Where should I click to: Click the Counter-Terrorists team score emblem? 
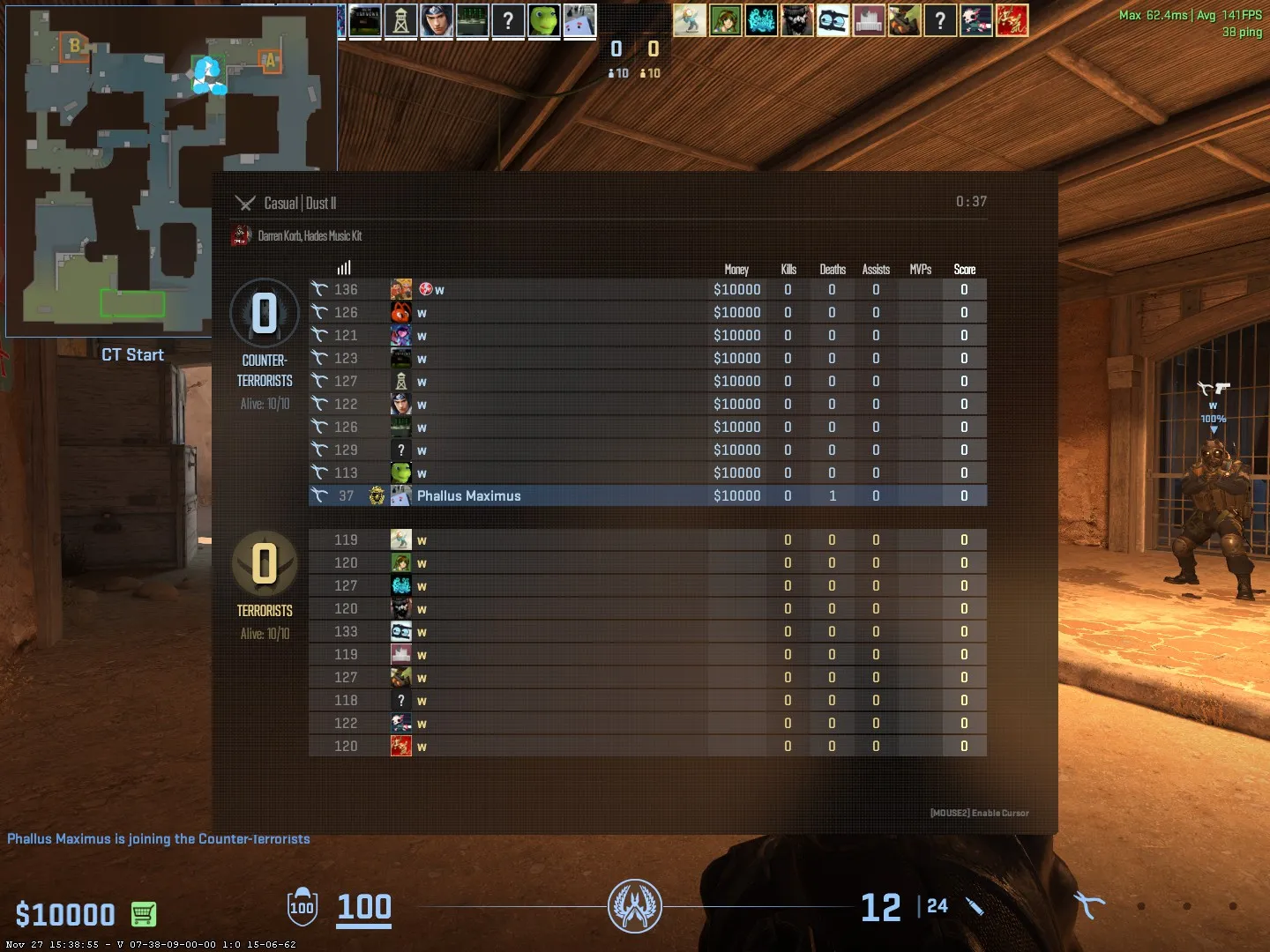(x=264, y=313)
